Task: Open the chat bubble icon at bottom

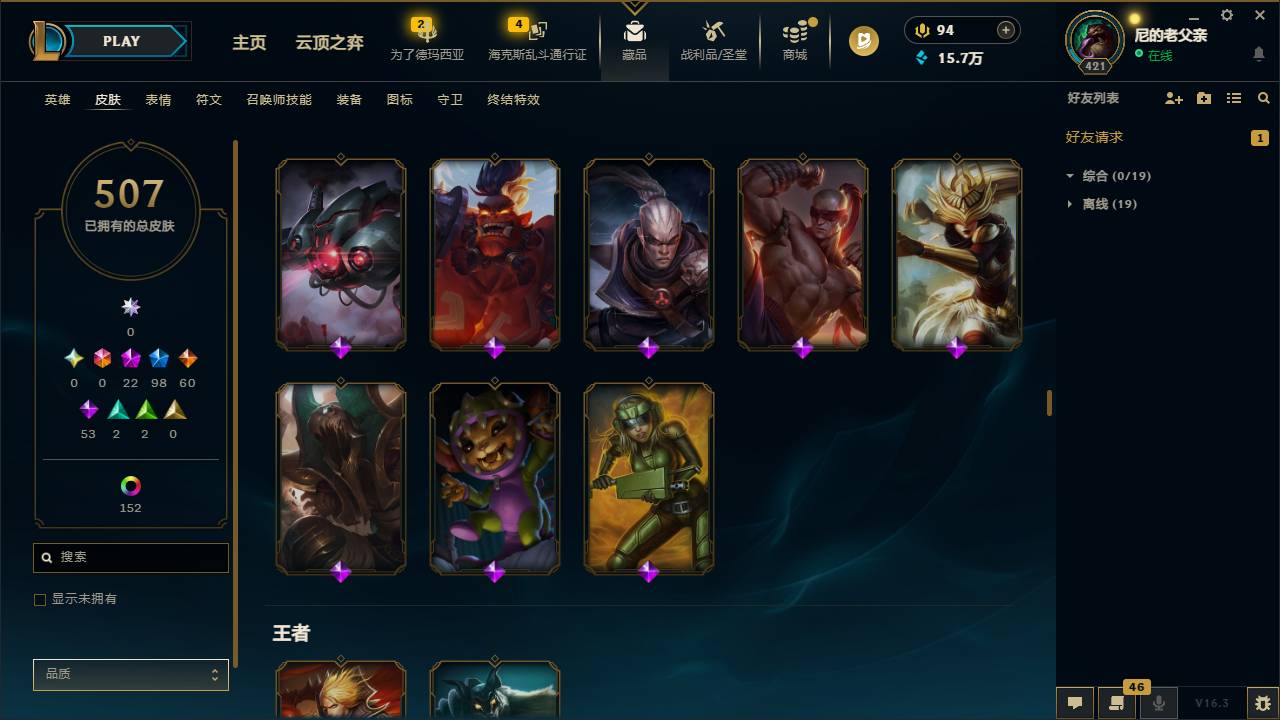Action: [x=1074, y=703]
